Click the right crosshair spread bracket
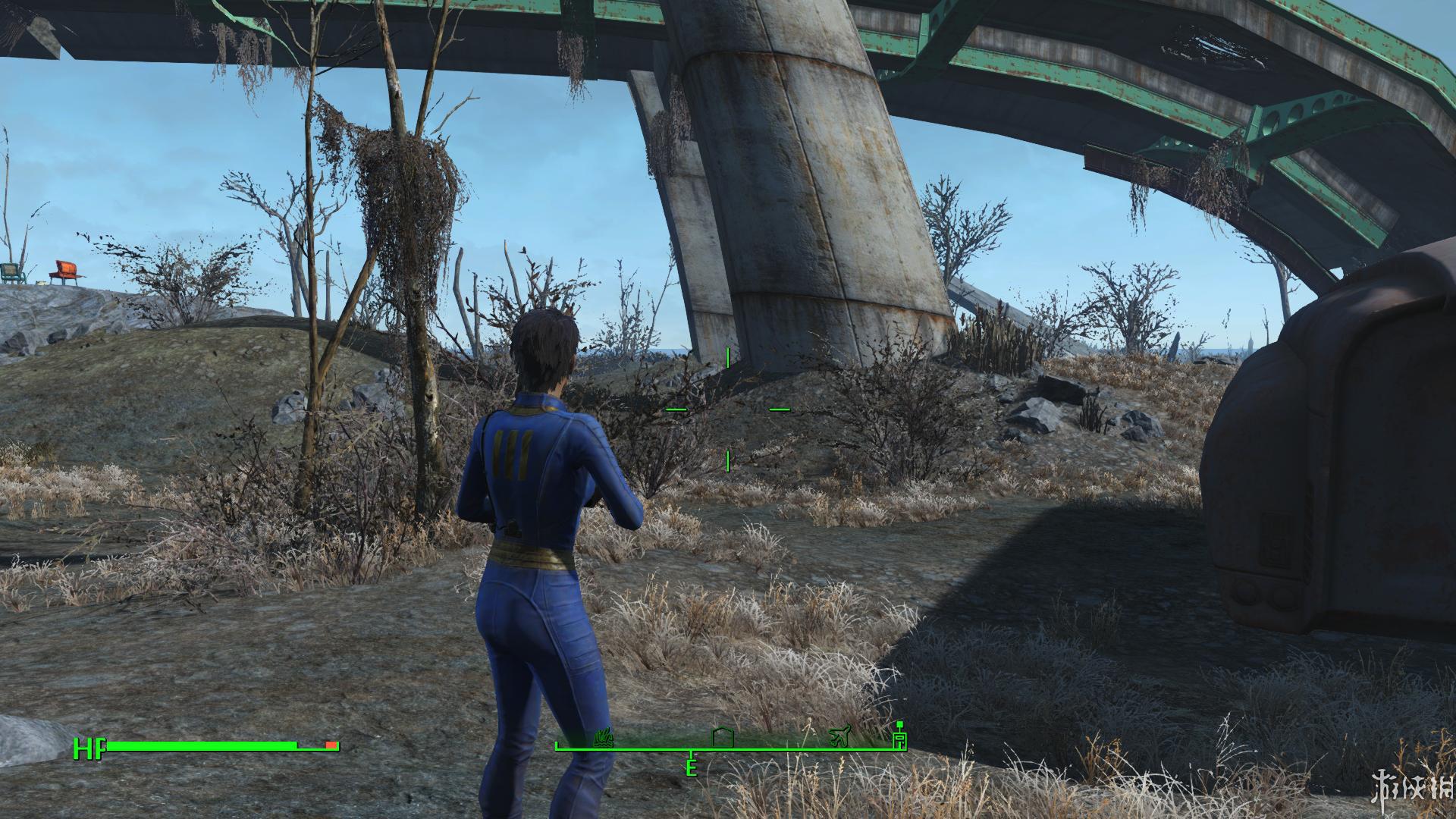Viewport: 1456px width, 819px height. pyautogui.click(x=779, y=408)
